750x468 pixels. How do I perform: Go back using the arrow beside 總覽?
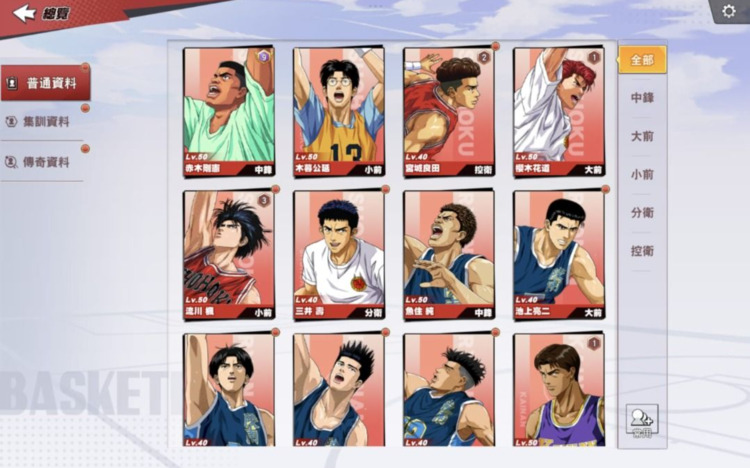pyautogui.click(x=24, y=13)
